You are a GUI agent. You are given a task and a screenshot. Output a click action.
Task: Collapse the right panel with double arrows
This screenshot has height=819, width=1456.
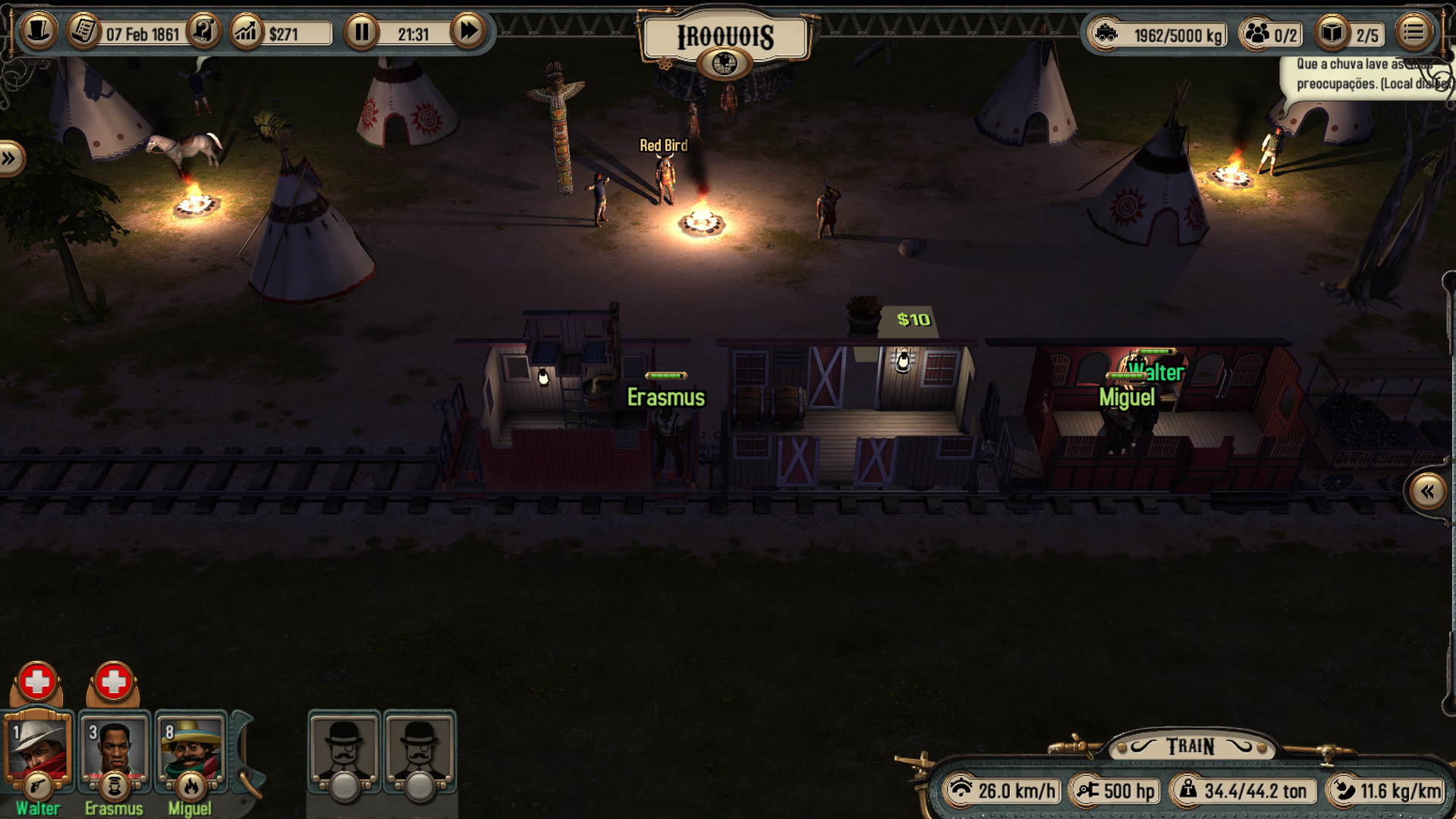pos(1426,491)
